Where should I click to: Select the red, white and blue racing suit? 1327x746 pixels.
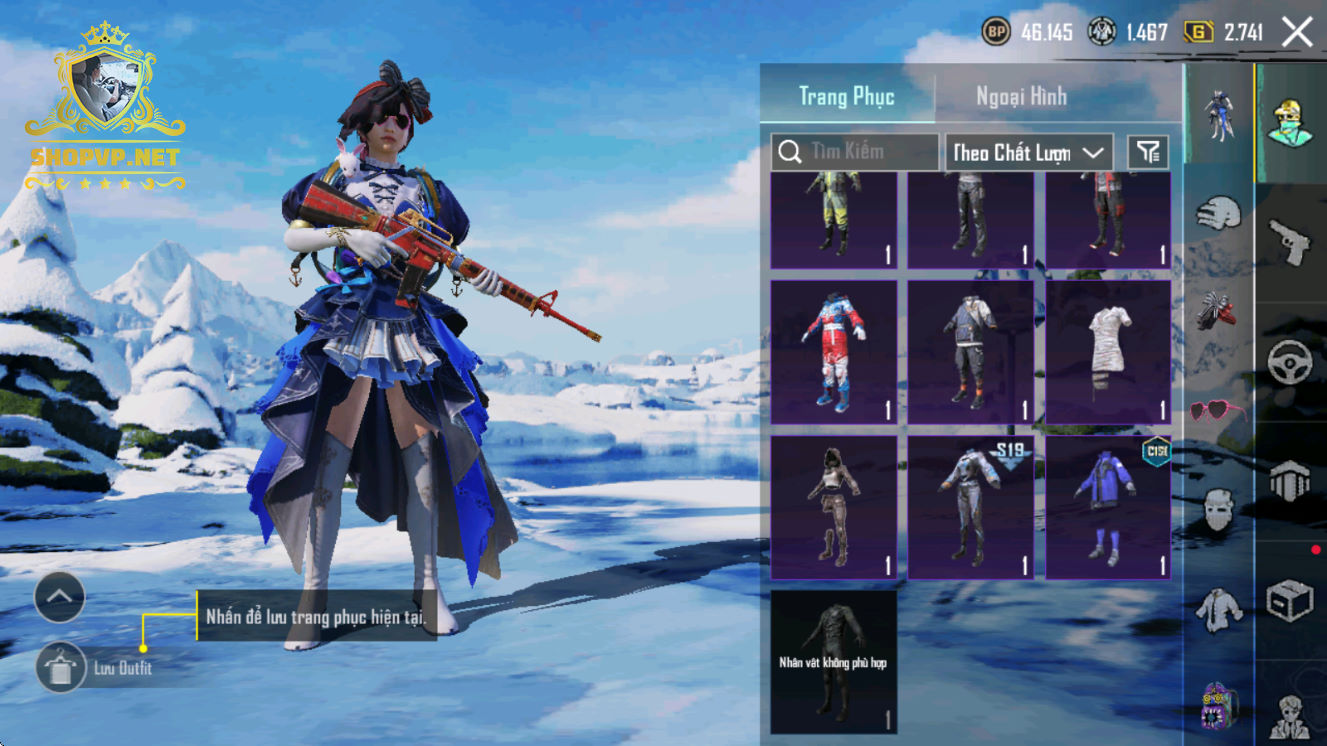(834, 351)
